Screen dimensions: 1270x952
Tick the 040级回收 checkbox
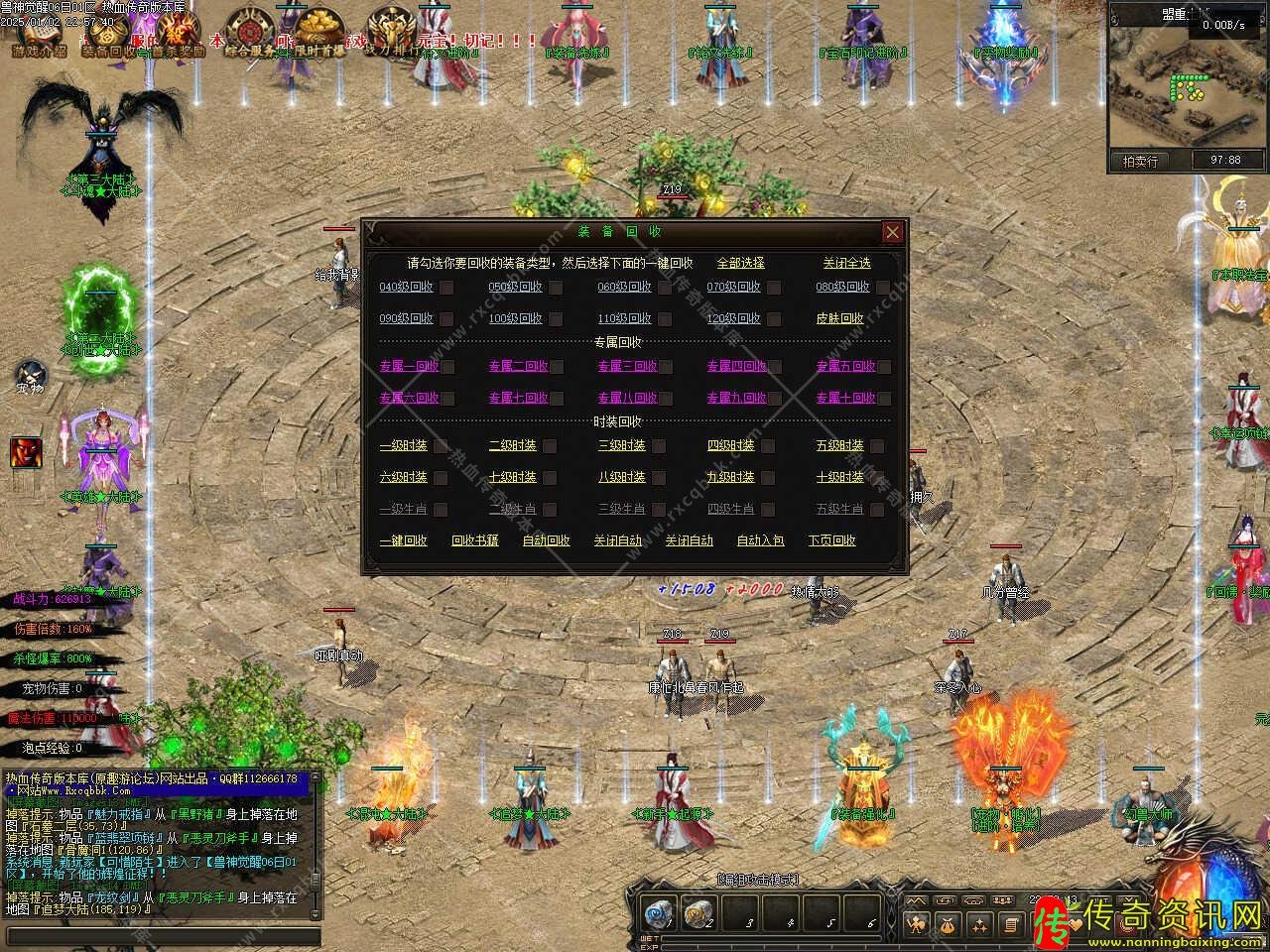pyautogui.click(x=447, y=288)
